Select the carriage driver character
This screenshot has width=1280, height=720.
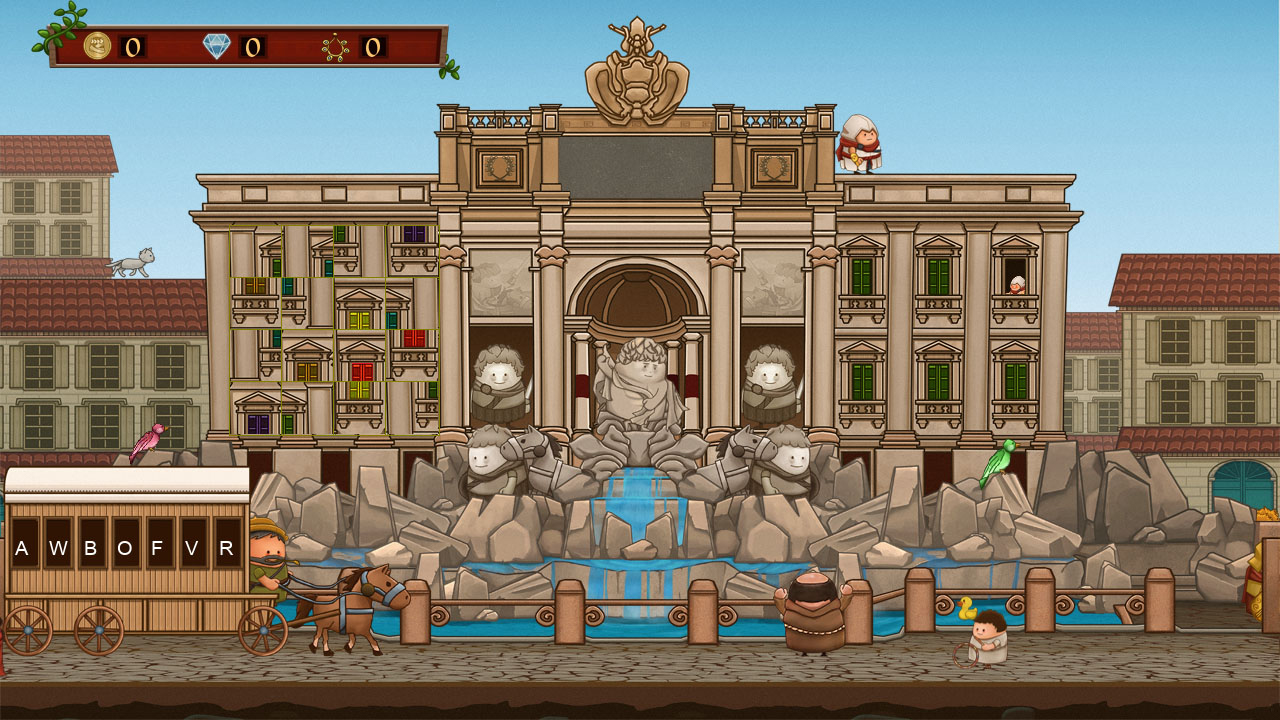(272, 555)
